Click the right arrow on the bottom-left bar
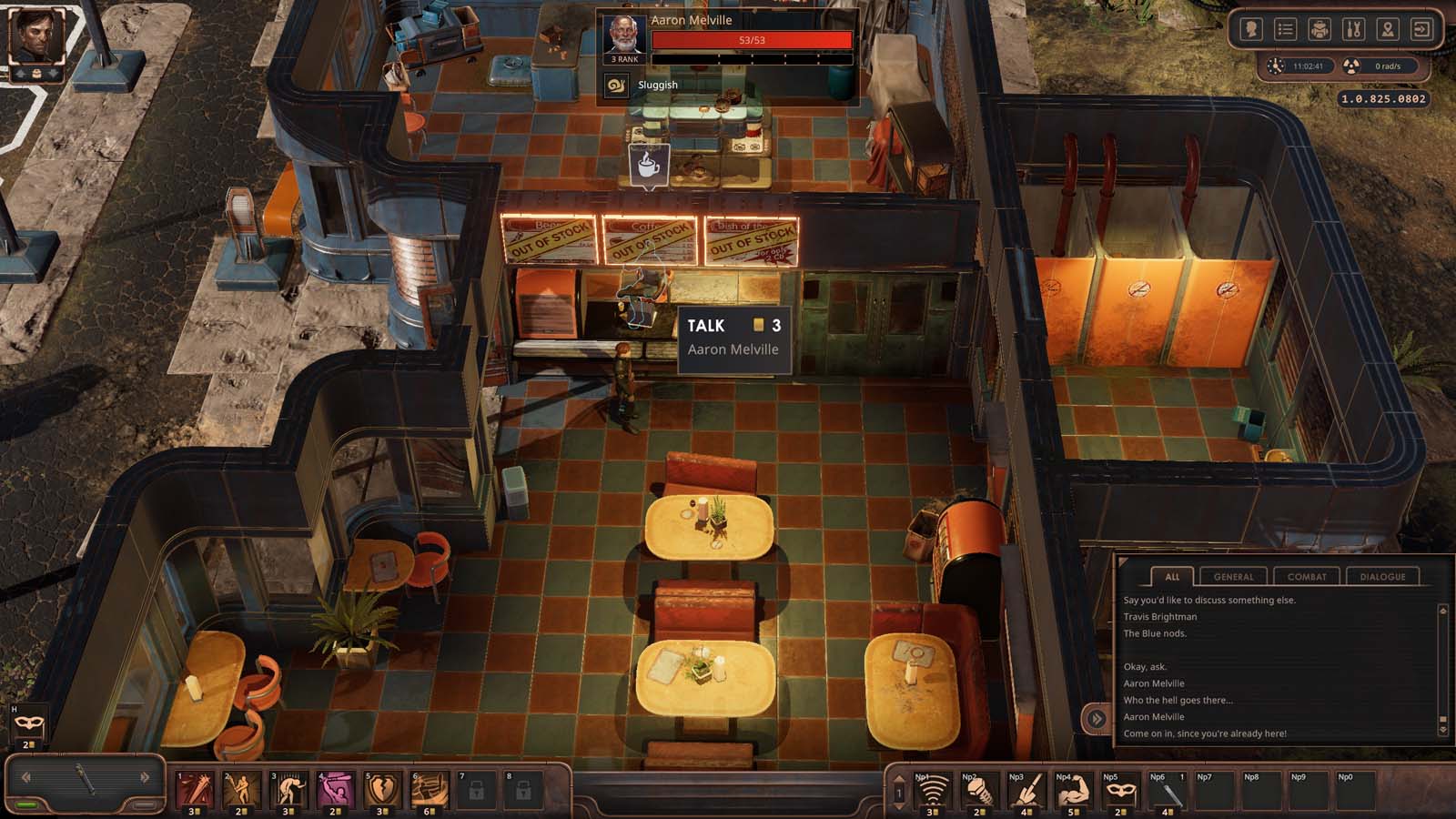The image size is (1456, 819). click(x=145, y=778)
